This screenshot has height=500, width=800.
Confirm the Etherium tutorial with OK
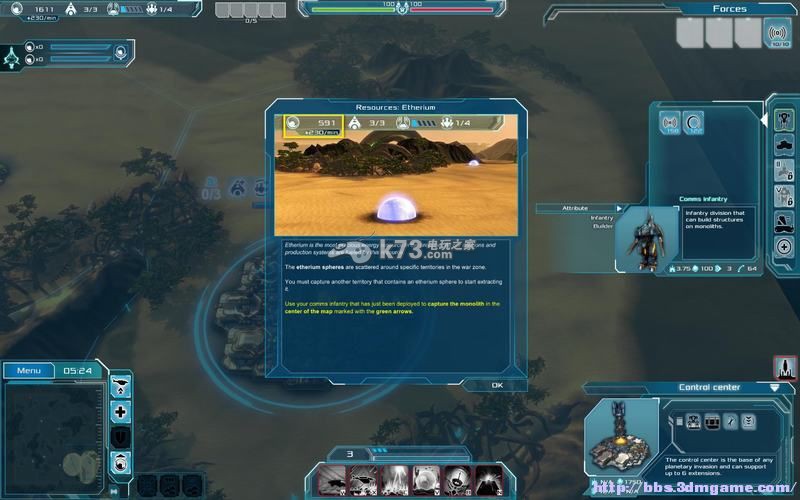[497, 385]
